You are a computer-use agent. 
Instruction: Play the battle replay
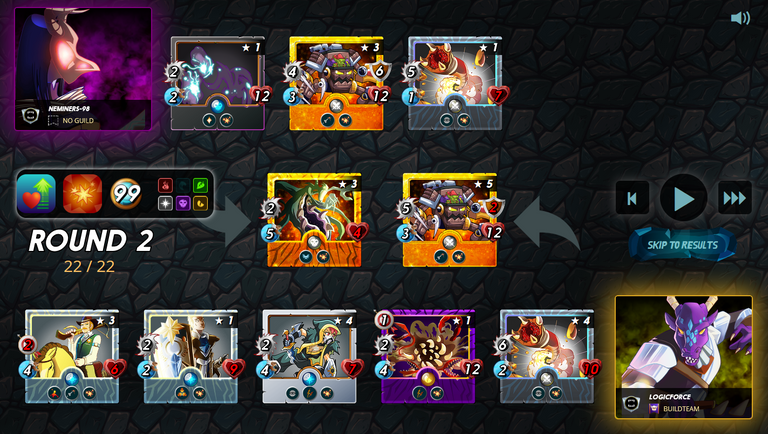pos(684,198)
